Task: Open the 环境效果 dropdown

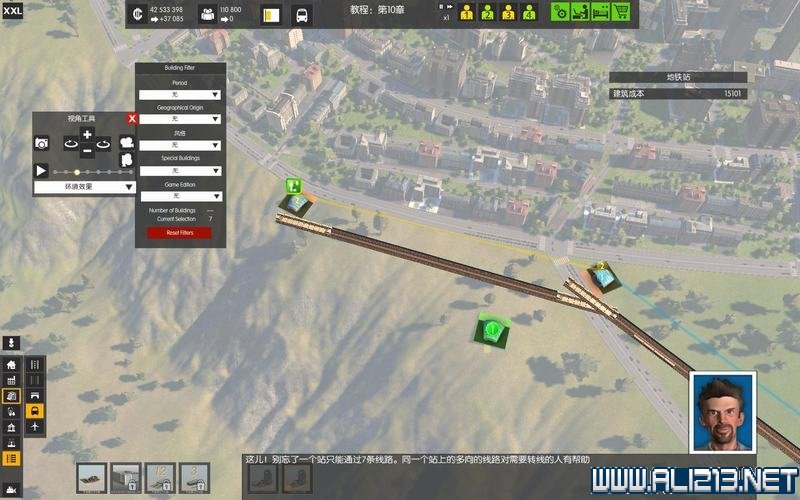Action: pyautogui.click(x=85, y=187)
